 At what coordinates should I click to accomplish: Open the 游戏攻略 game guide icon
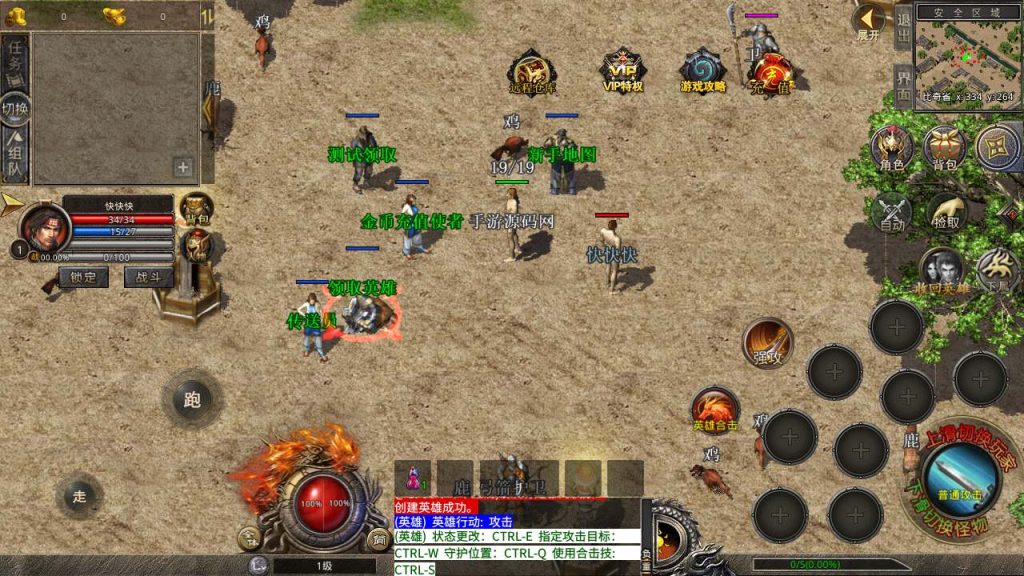tap(702, 70)
